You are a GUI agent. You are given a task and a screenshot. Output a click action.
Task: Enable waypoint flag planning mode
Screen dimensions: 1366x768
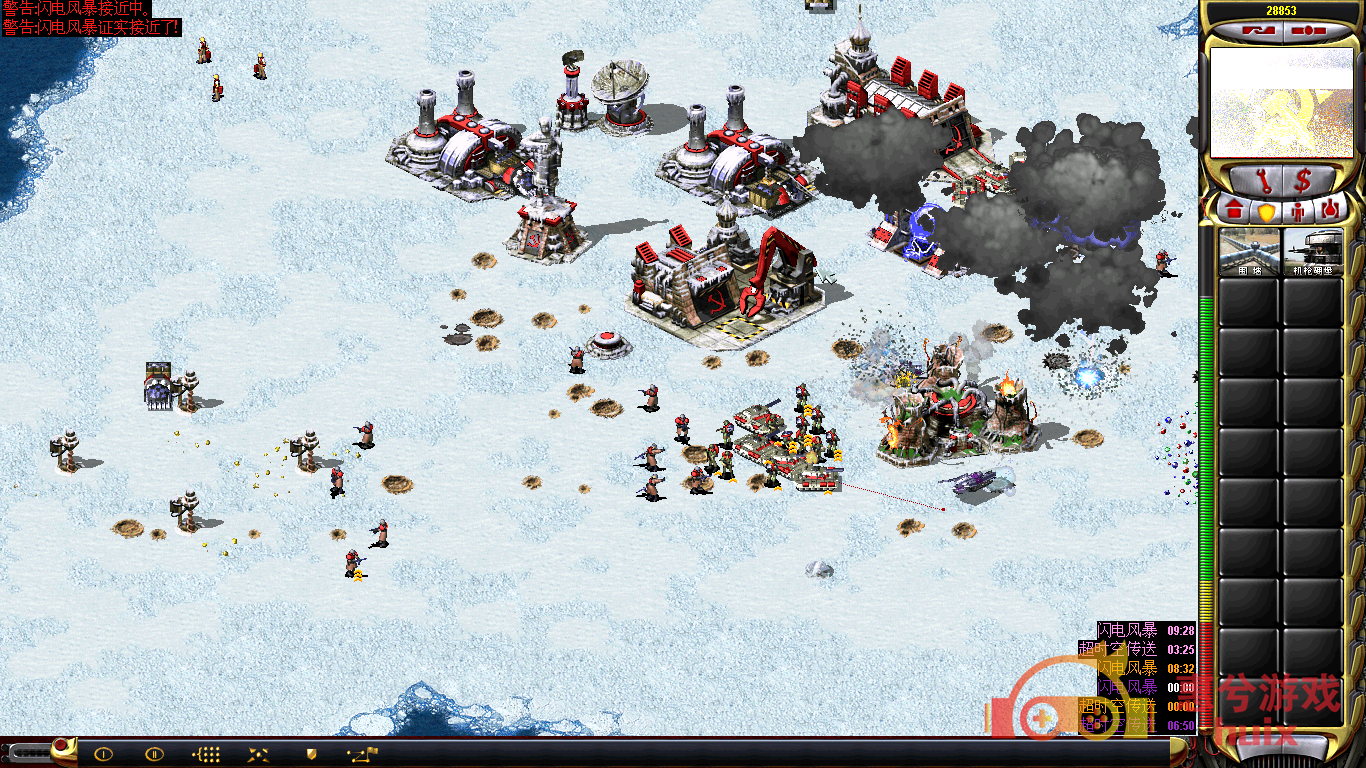362,754
